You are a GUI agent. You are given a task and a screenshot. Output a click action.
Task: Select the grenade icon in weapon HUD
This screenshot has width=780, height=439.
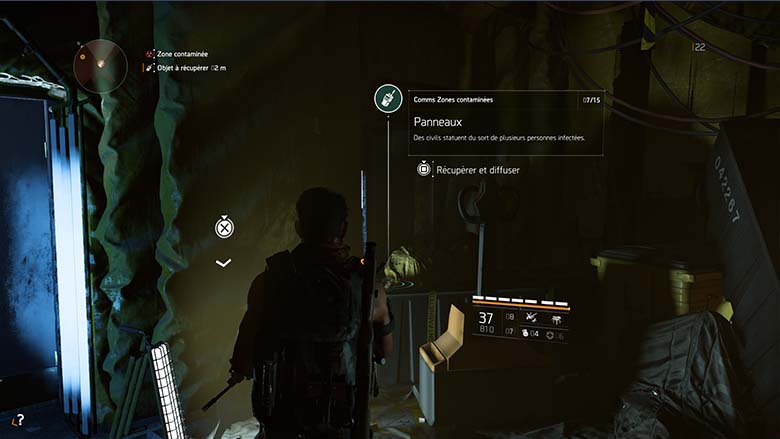526,333
